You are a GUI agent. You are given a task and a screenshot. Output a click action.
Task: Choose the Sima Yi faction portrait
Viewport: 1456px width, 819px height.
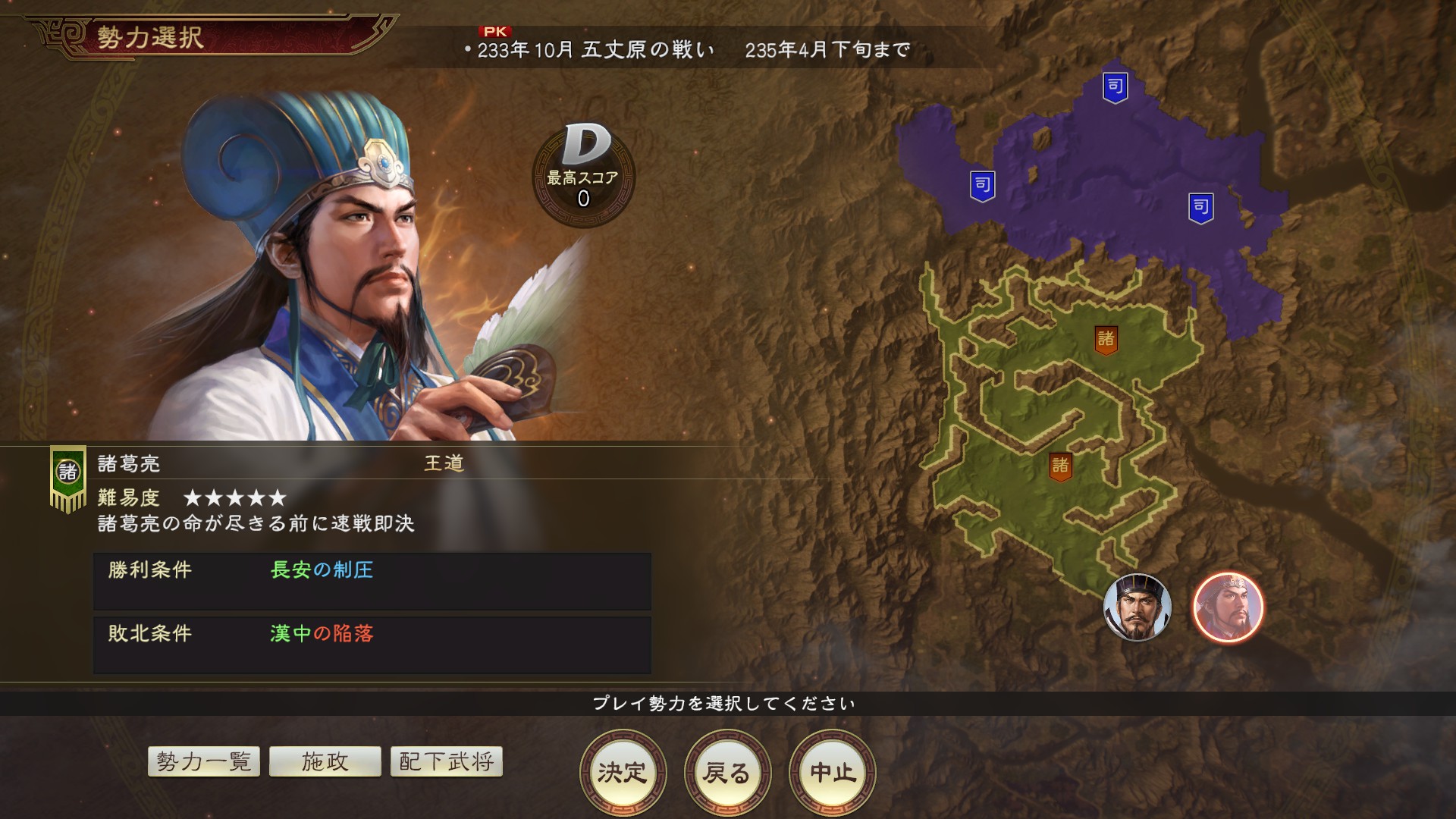[1137, 607]
